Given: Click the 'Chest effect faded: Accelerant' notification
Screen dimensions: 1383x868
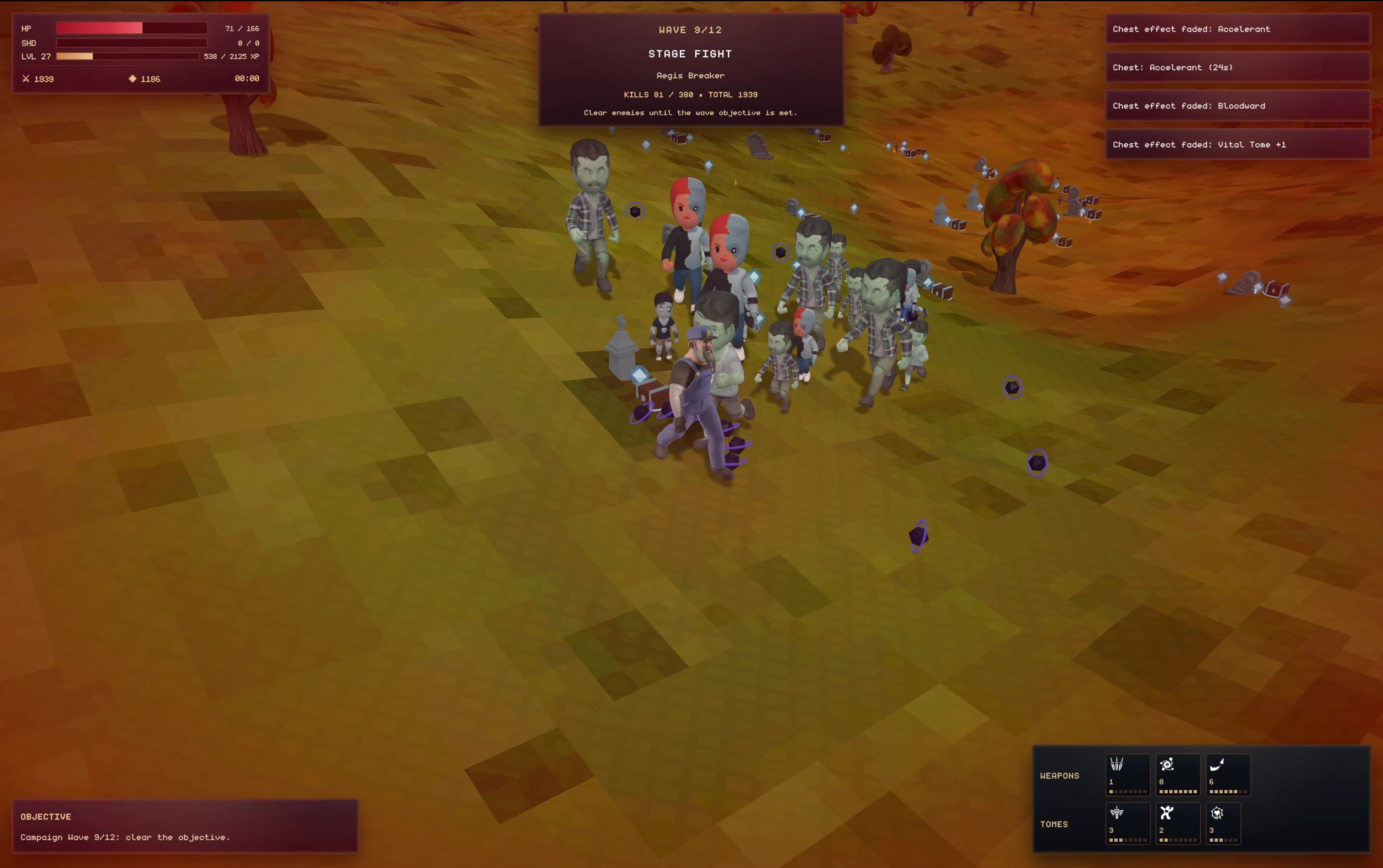Looking at the screenshot, I should 1238,29.
